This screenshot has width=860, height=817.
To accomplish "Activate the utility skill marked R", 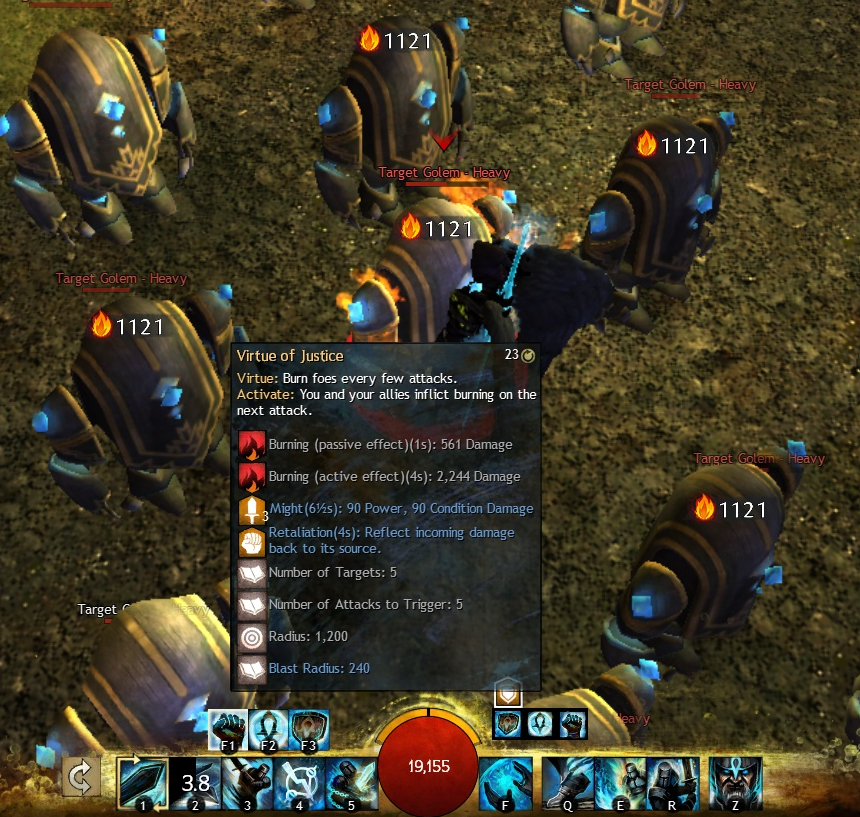I will (672, 780).
